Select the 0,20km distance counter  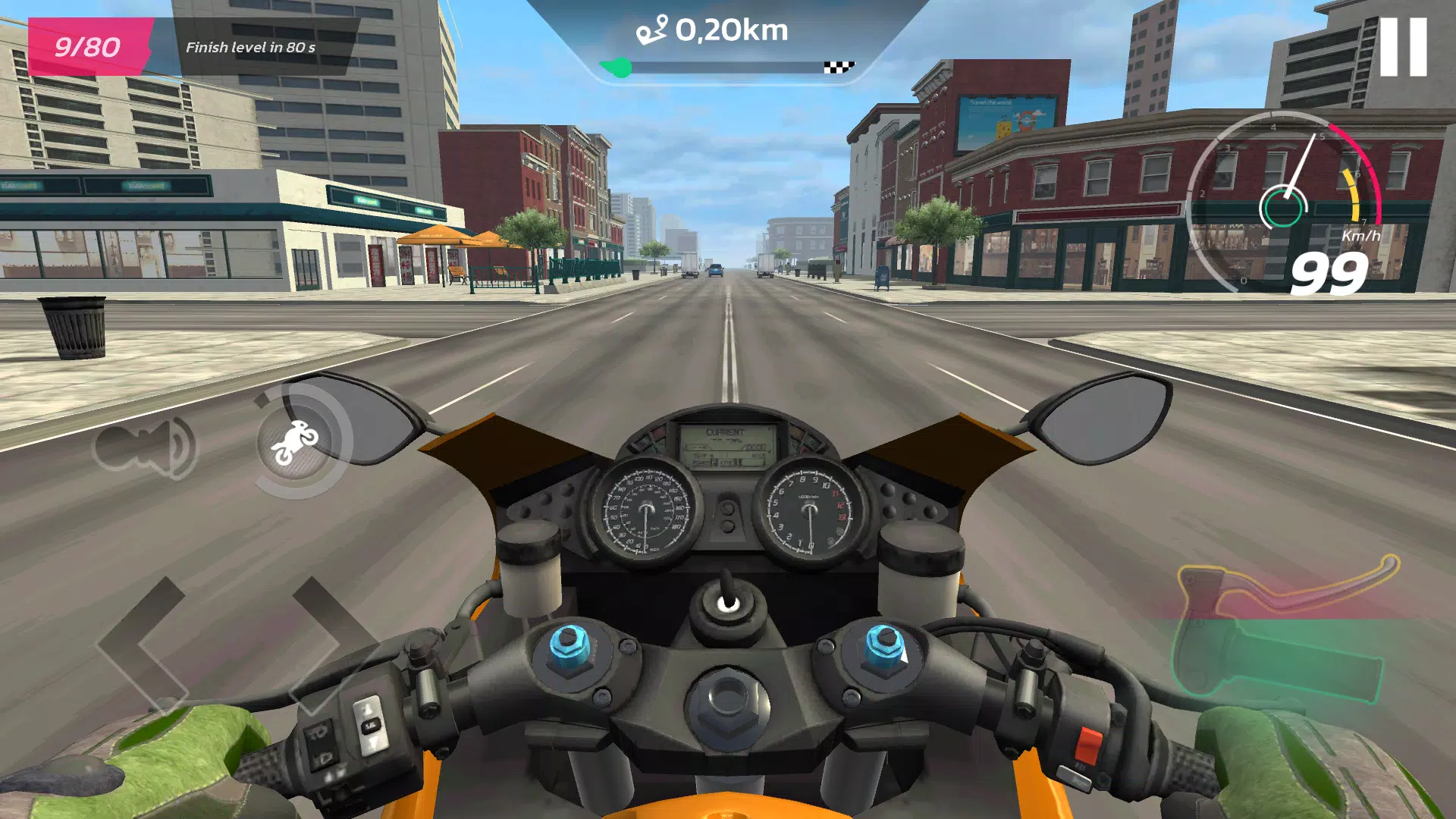tap(732, 31)
